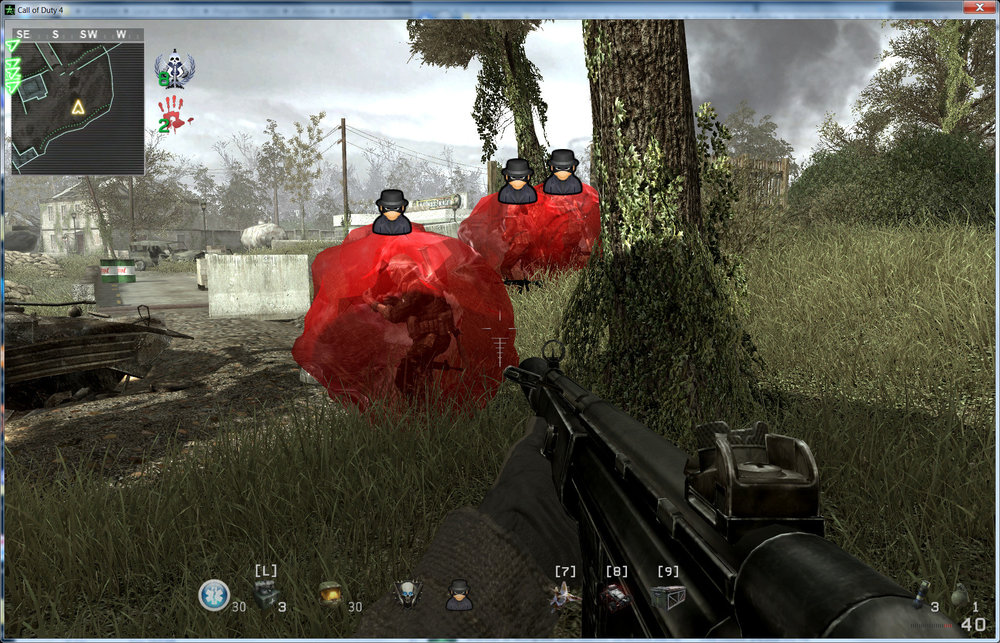Click the red bloody handprint icon

coord(174,113)
